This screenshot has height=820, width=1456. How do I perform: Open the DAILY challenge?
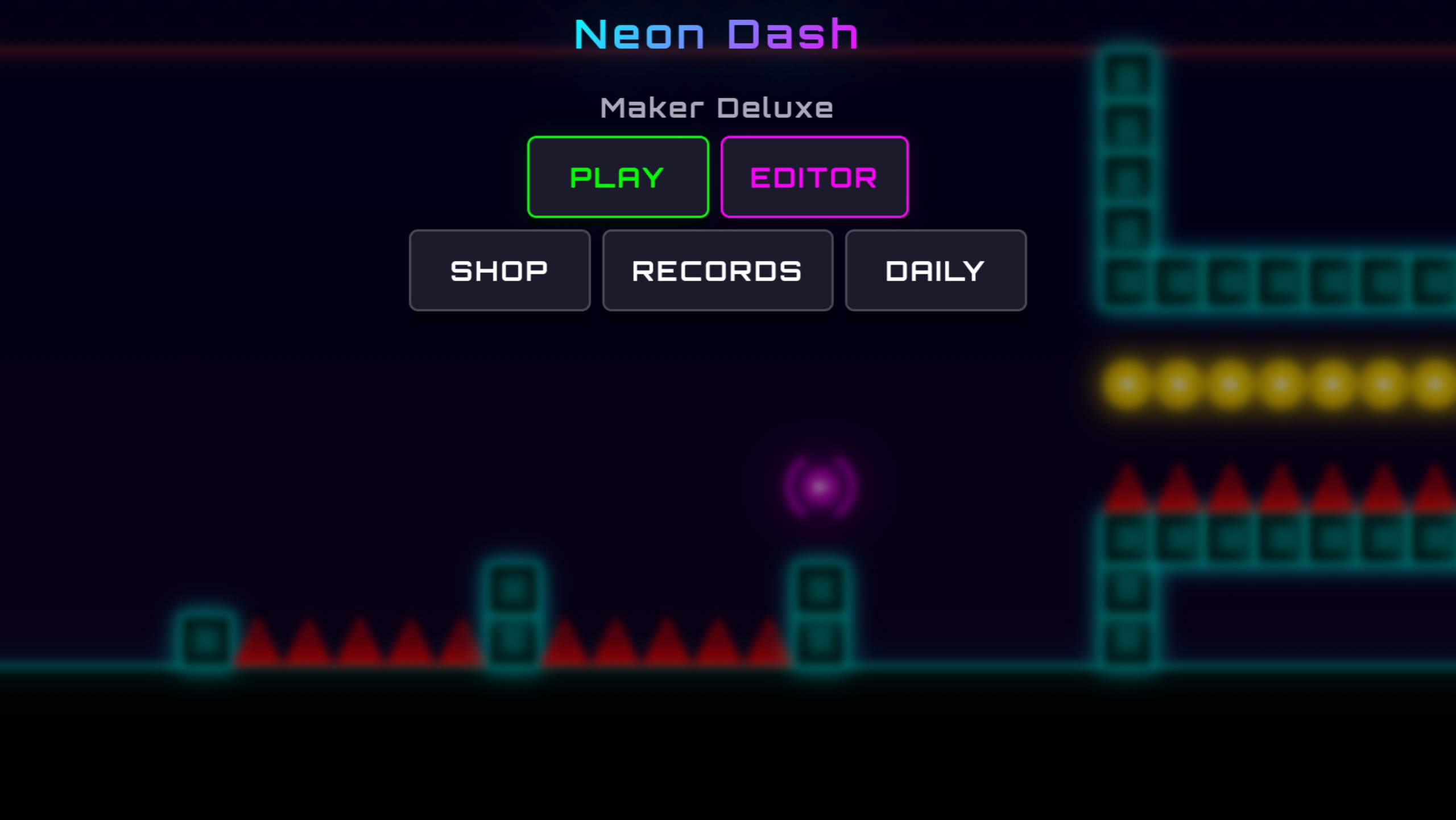point(936,270)
